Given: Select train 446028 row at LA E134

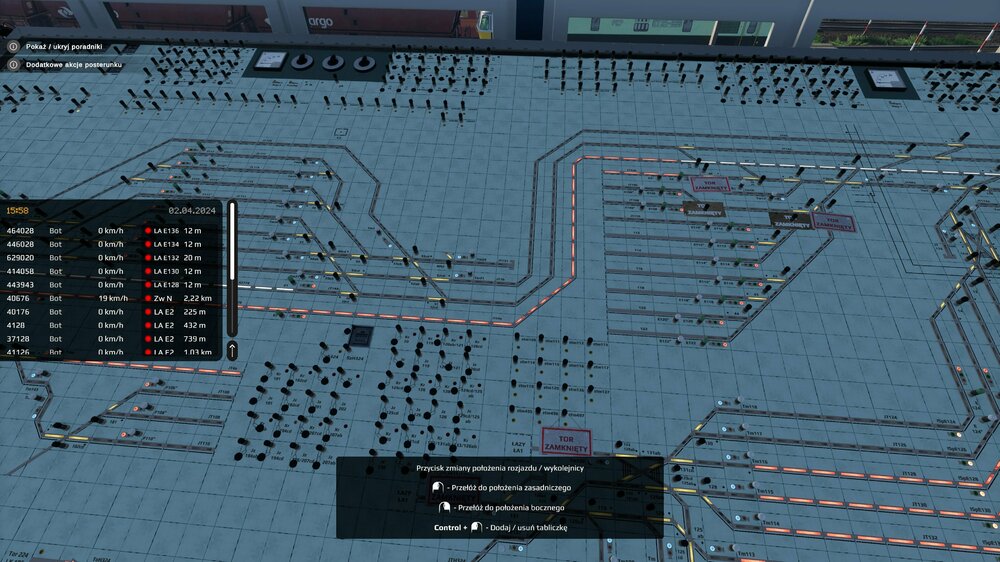Looking at the screenshot, I should pos(110,244).
